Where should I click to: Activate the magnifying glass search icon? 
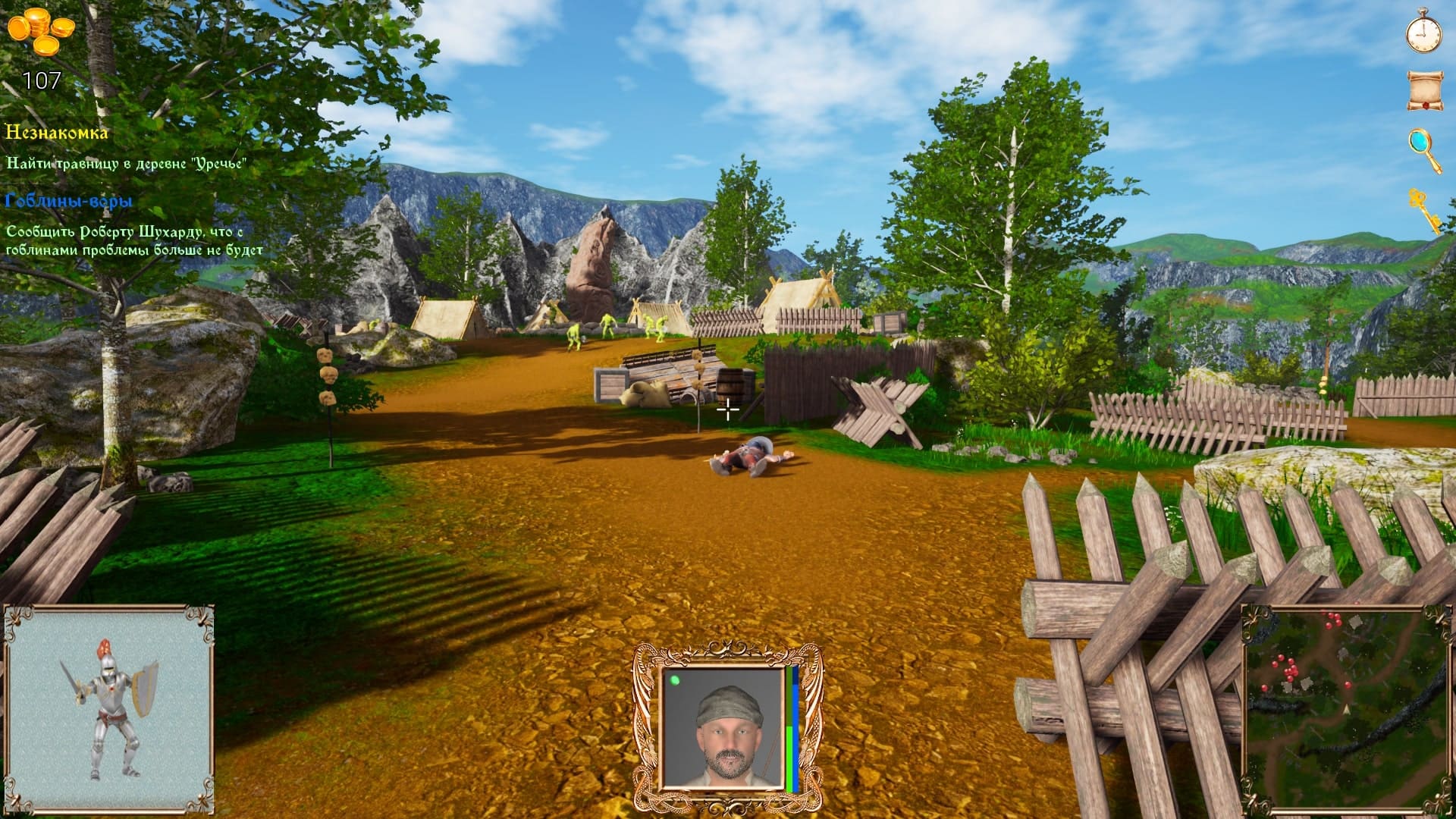1423,149
